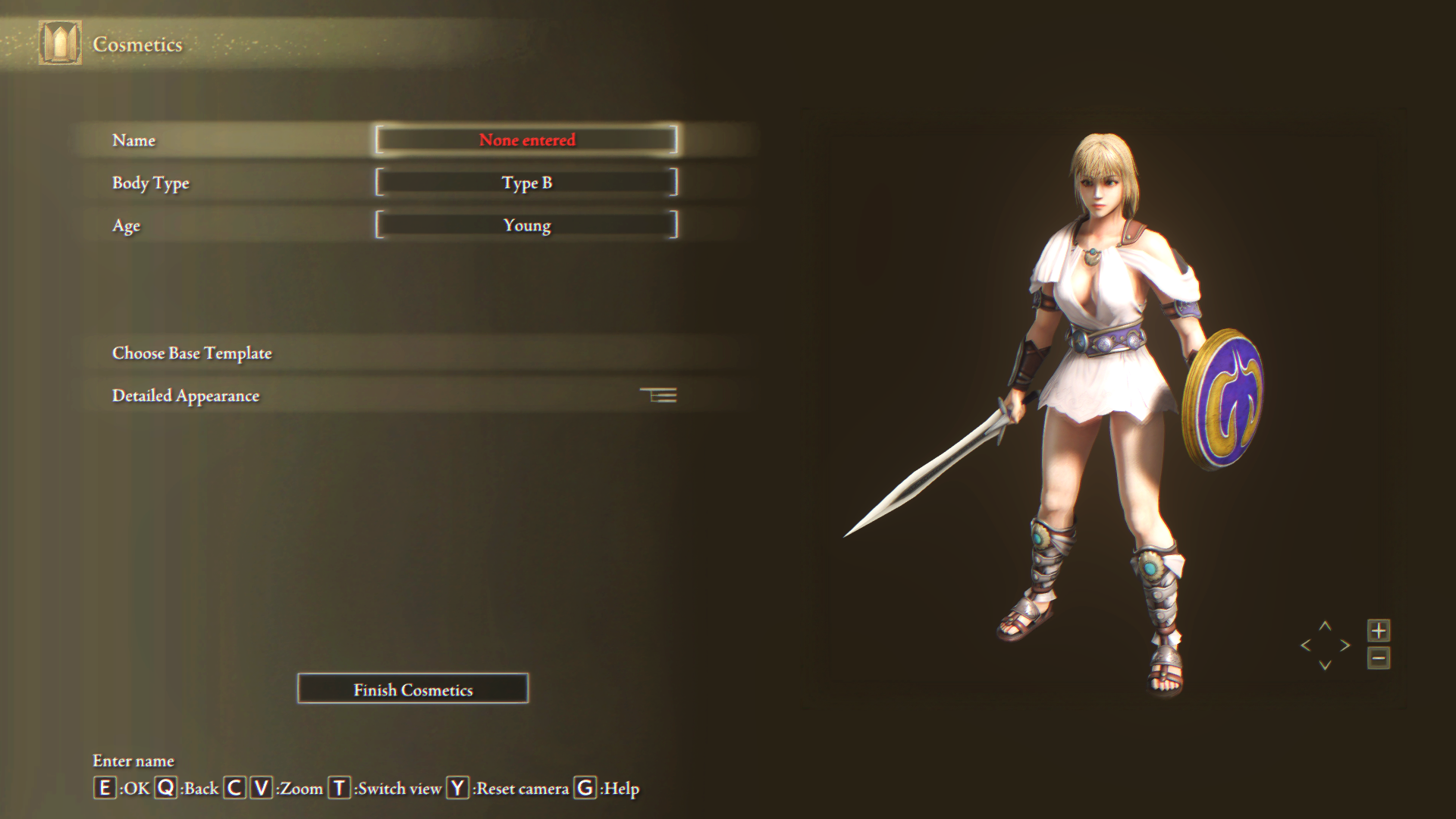The image size is (1456, 819).
Task: Tilt camera using the down arrow
Action: click(1326, 665)
